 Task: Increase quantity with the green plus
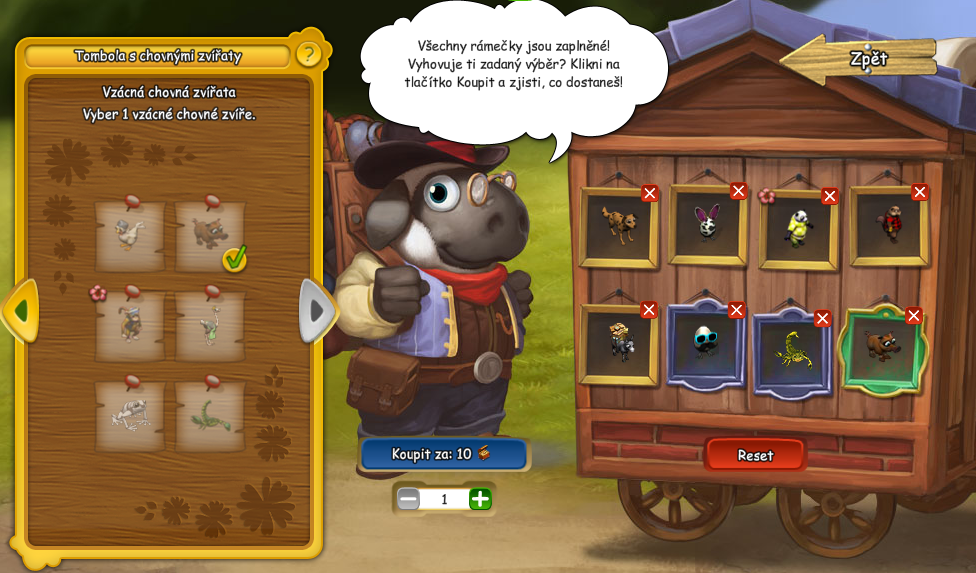click(x=481, y=498)
